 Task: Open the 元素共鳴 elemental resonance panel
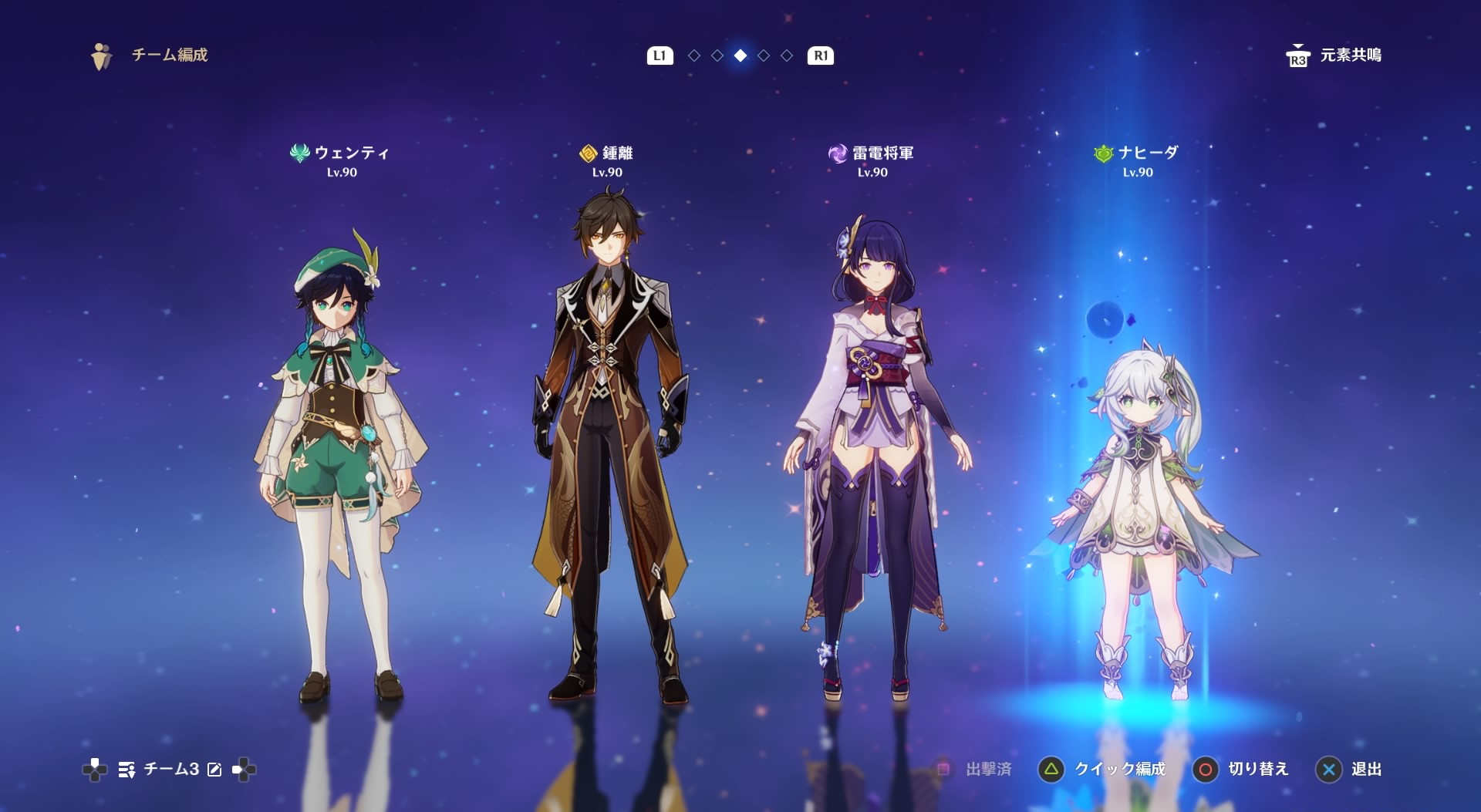pyautogui.click(x=1334, y=56)
